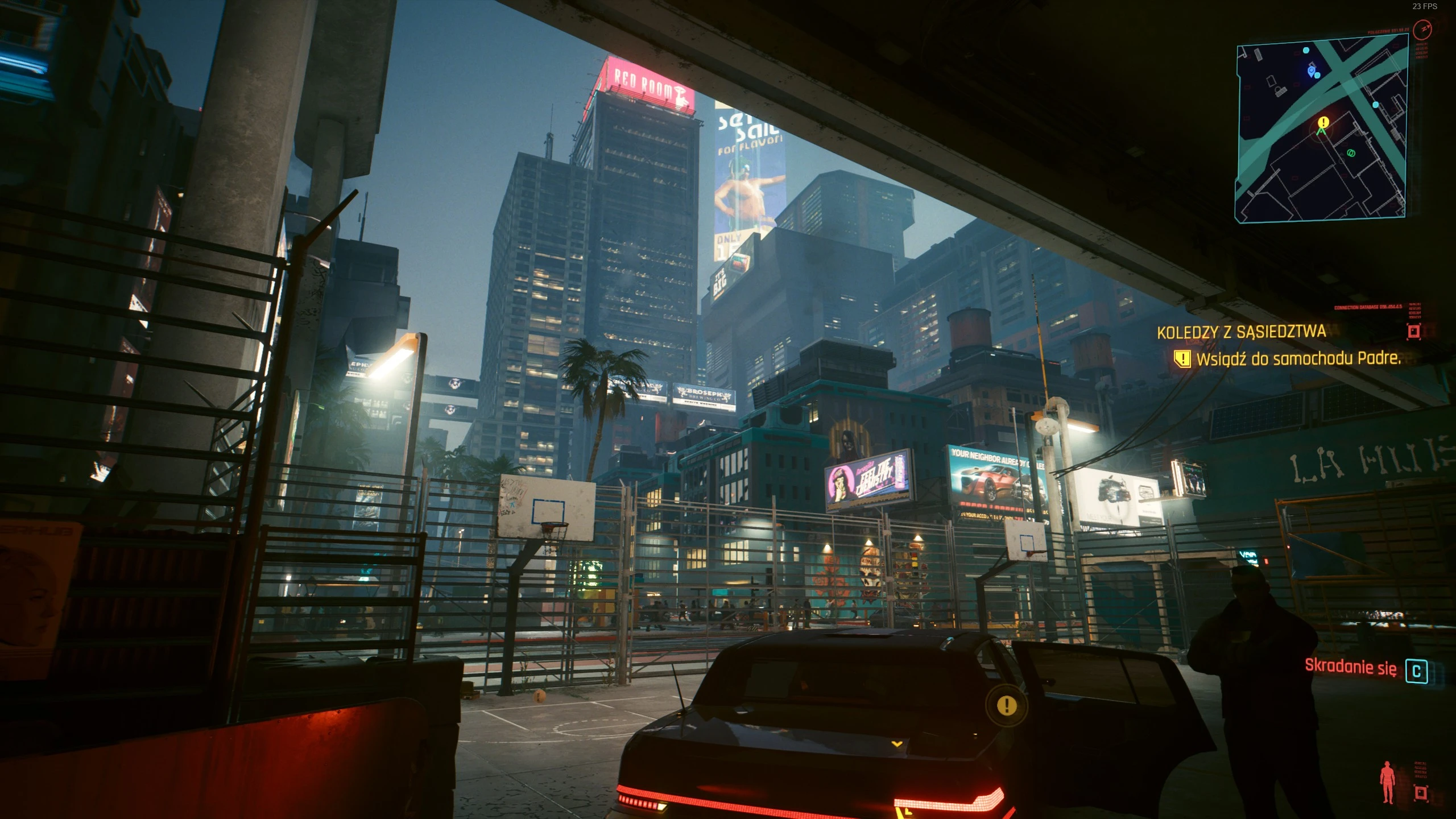Click the red body silhouette stance icon
1456x819 pixels.
pos(1387,782)
